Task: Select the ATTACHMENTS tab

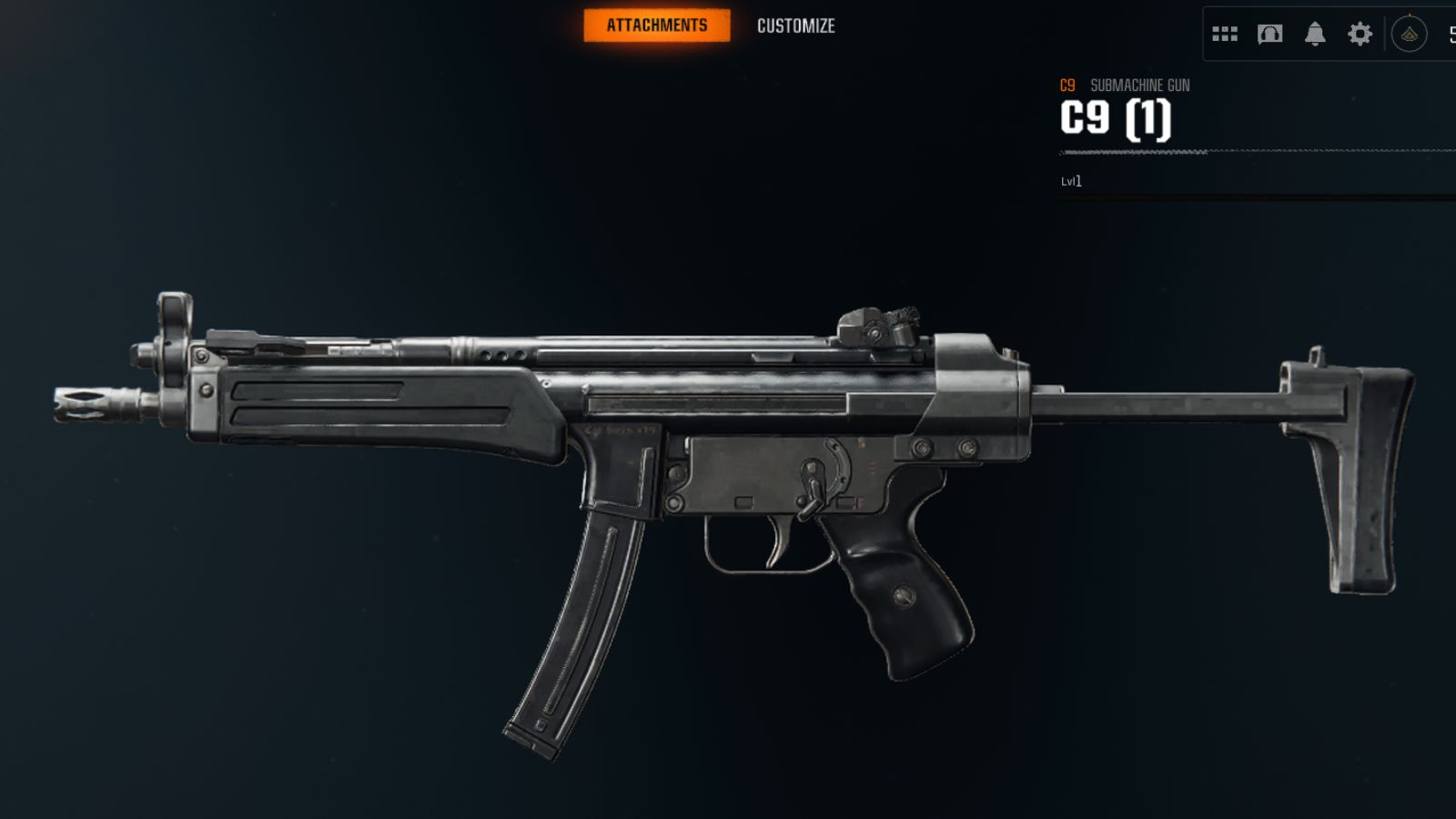Action: 658,25
